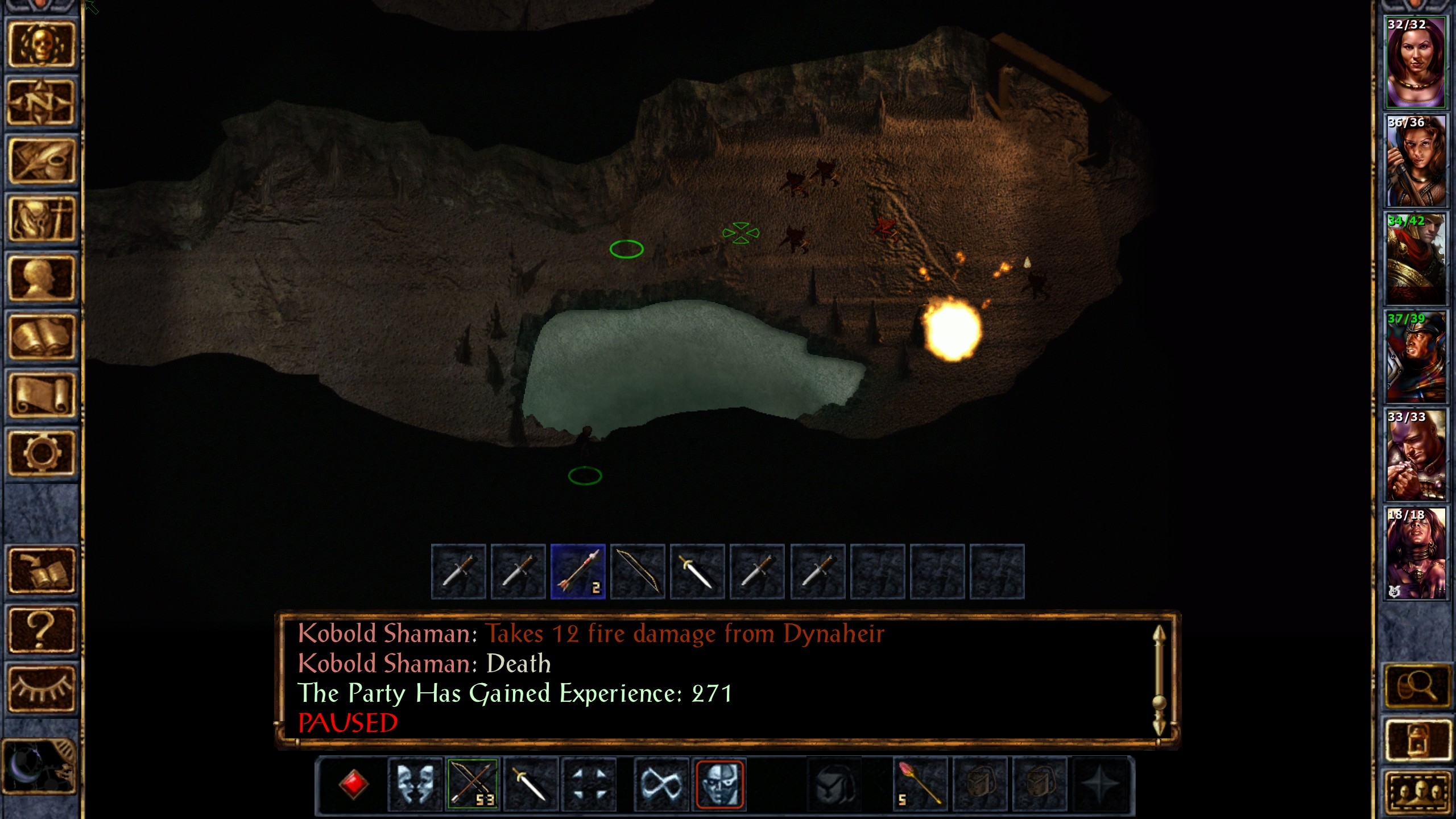Open the priest scroll

point(41,396)
